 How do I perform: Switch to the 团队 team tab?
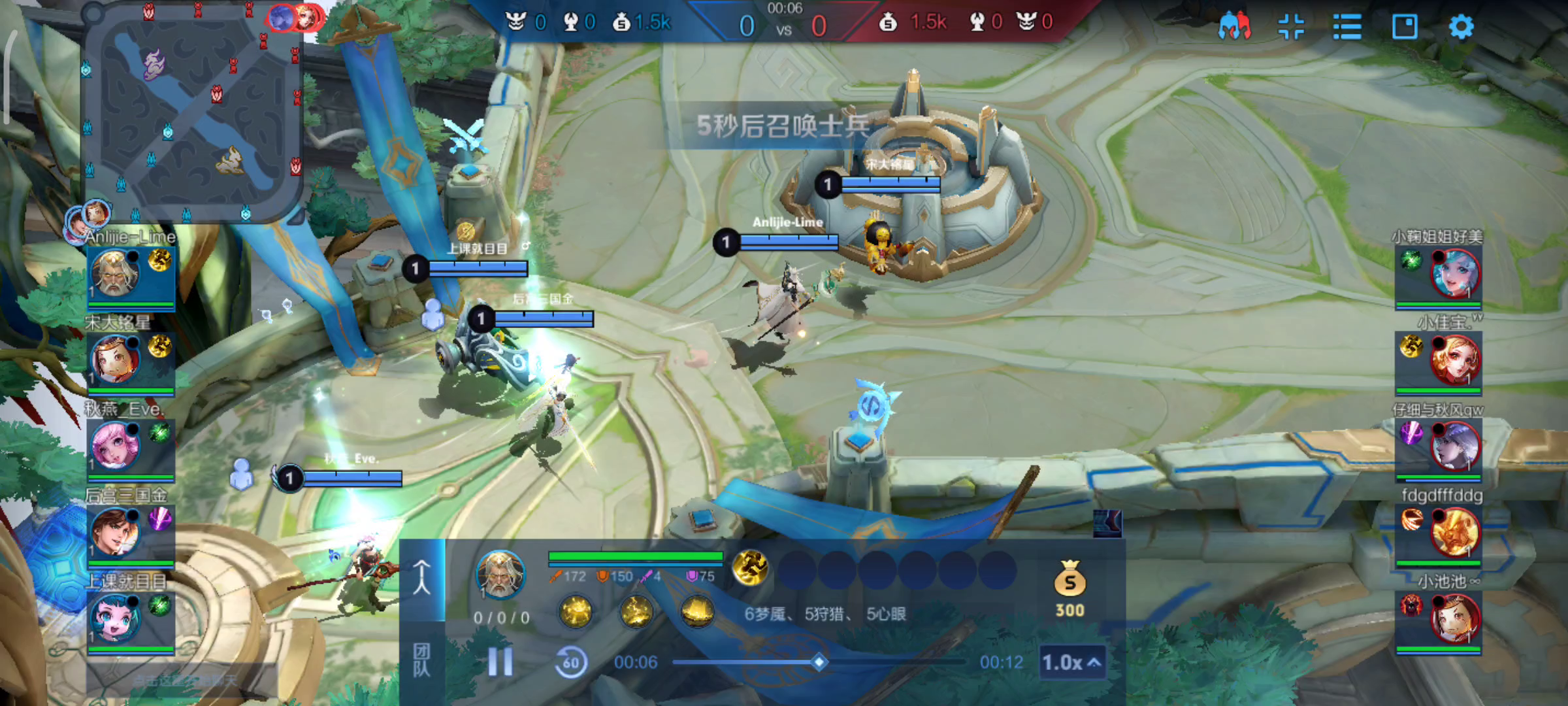[x=422, y=660]
